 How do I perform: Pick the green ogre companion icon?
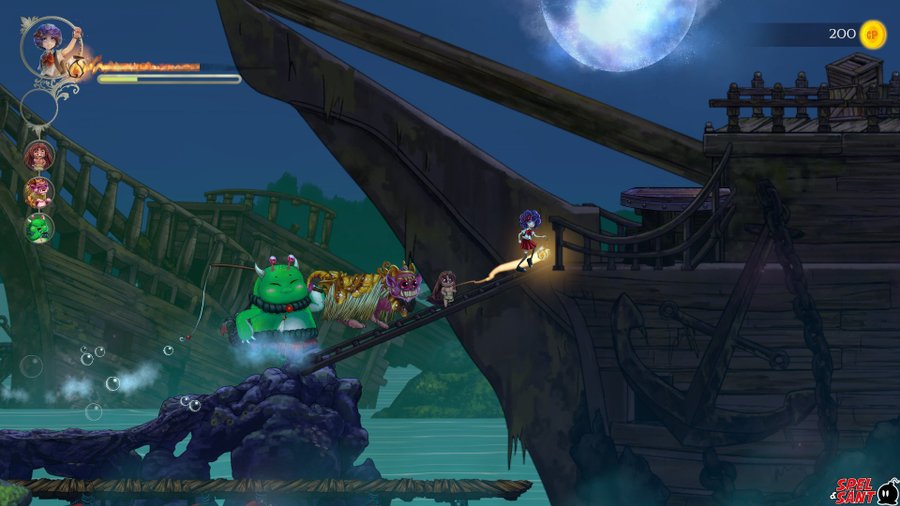39,227
